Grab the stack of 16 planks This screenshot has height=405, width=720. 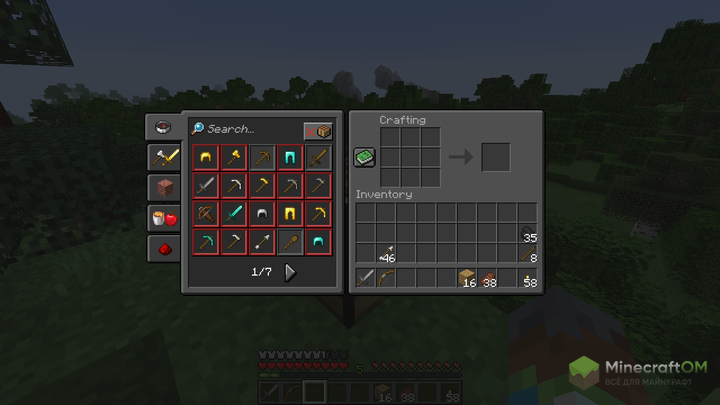pos(466,278)
